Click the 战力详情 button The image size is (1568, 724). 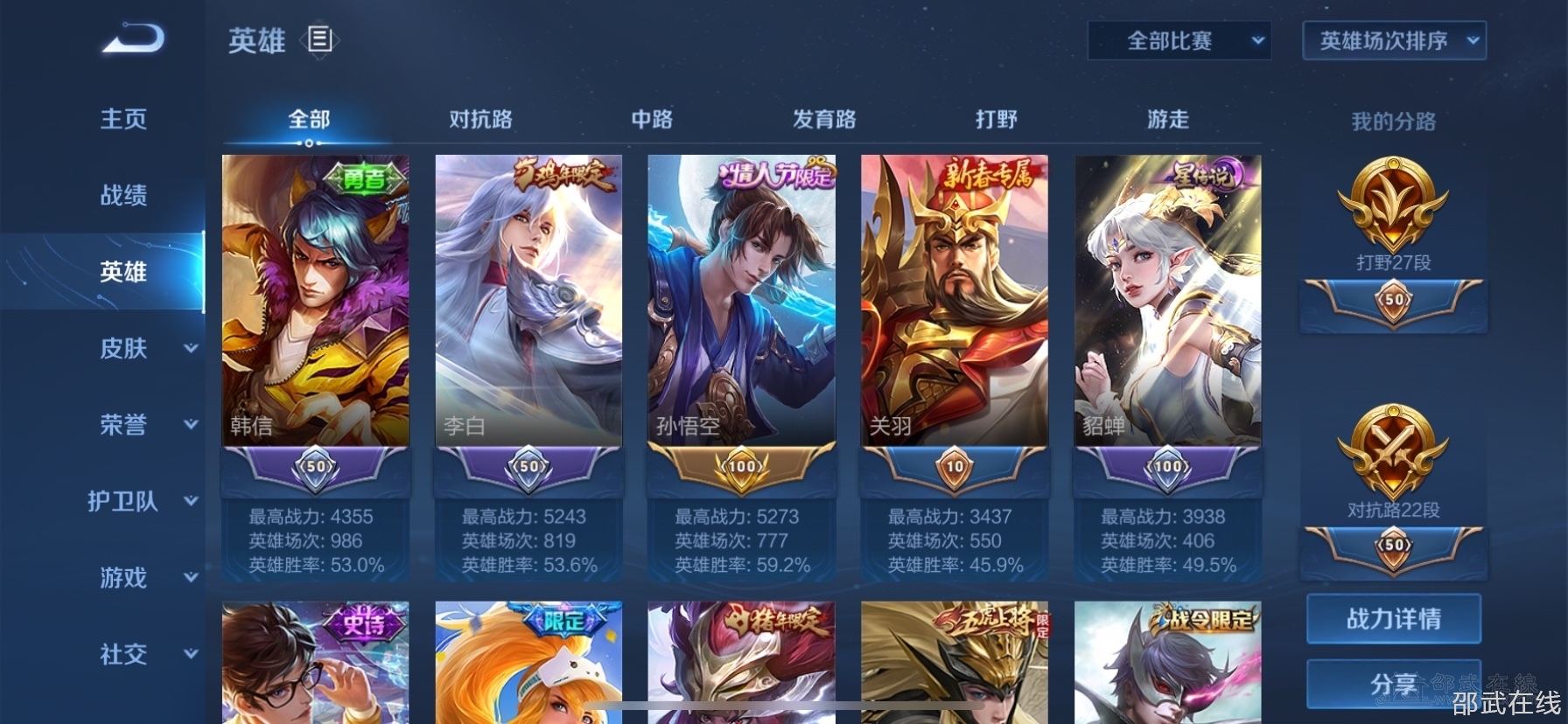[1393, 618]
